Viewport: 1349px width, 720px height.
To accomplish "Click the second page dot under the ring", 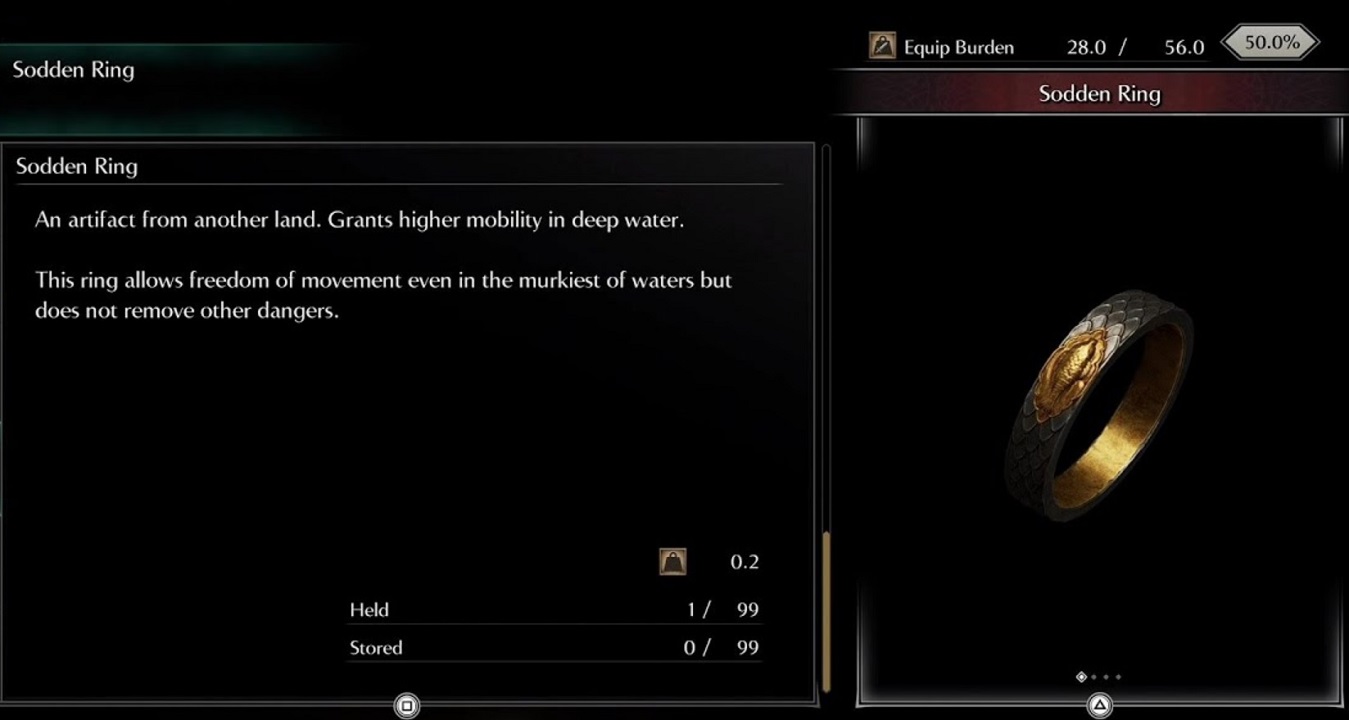I will point(1094,676).
